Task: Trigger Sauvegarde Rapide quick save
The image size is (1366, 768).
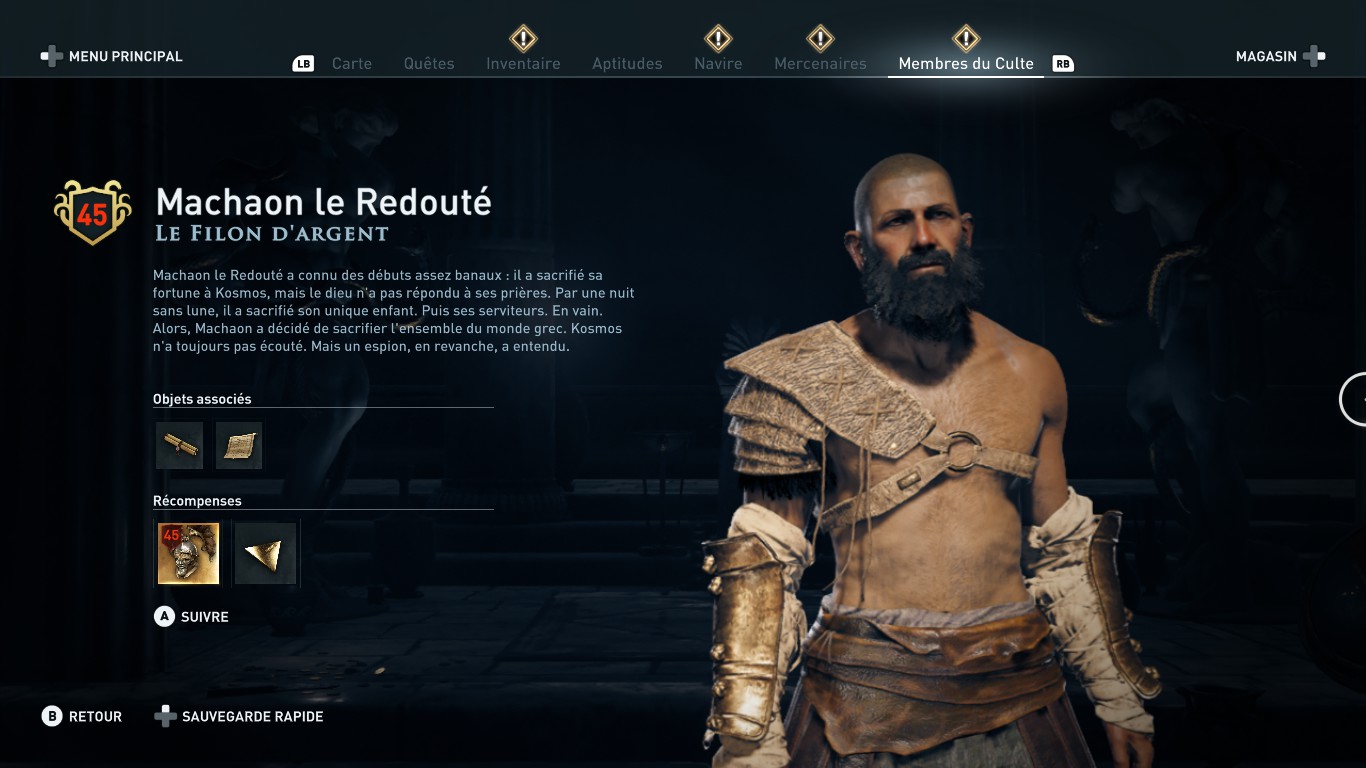Action: pos(239,716)
